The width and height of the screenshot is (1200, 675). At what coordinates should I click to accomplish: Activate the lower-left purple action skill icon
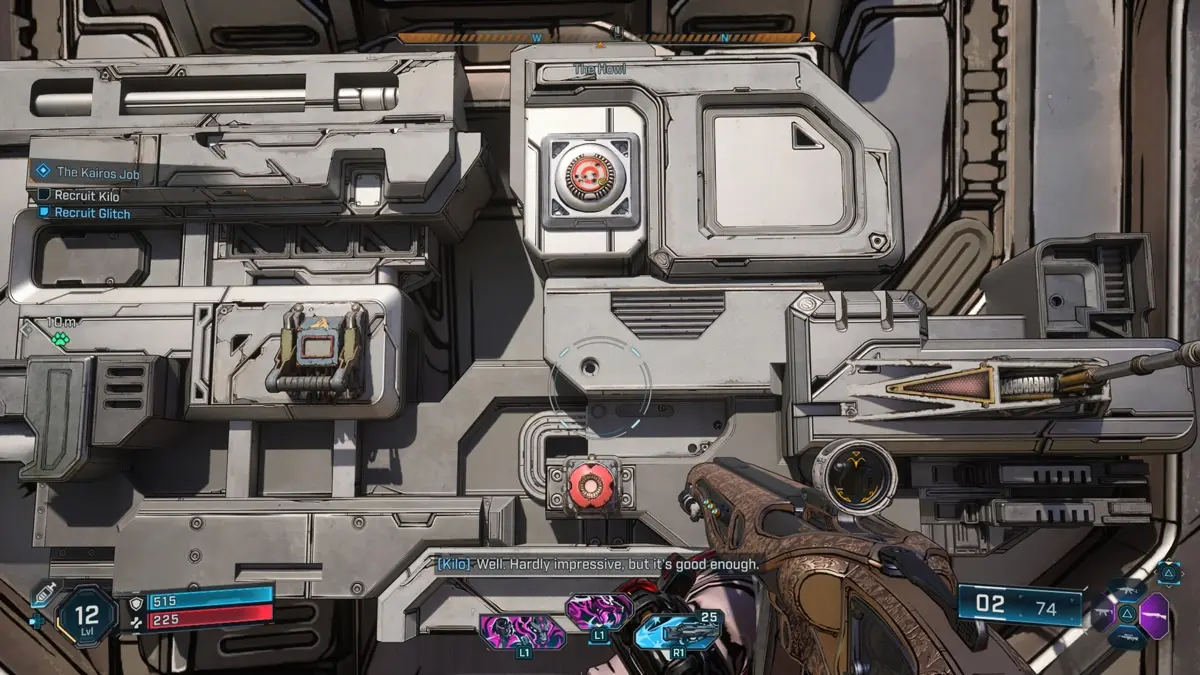tap(522, 632)
